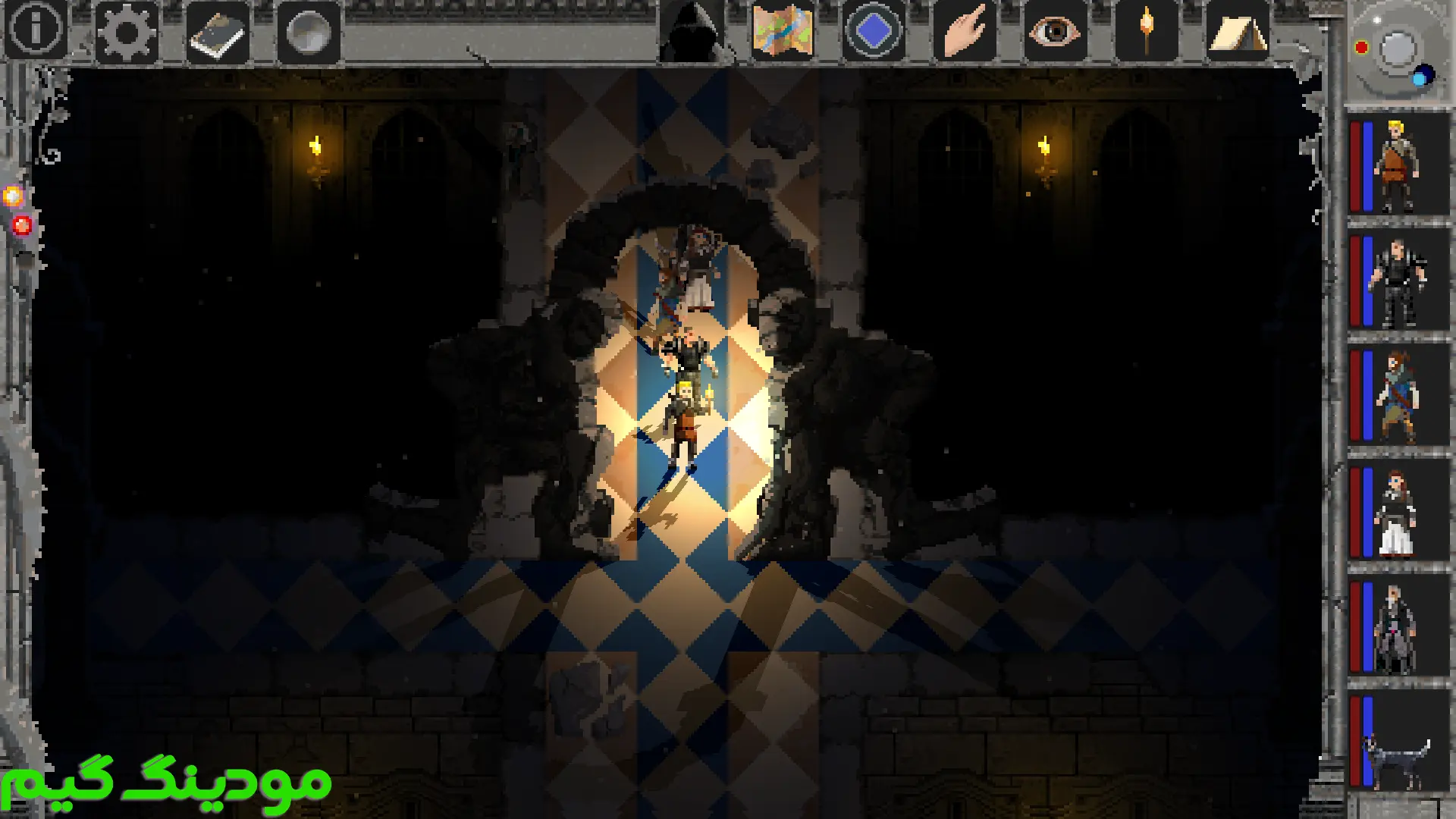The width and height of the screenshot is (1456, 819).
Task: Select the blue-scarfed archer portrait
Action: click(x=1398, y=396)
